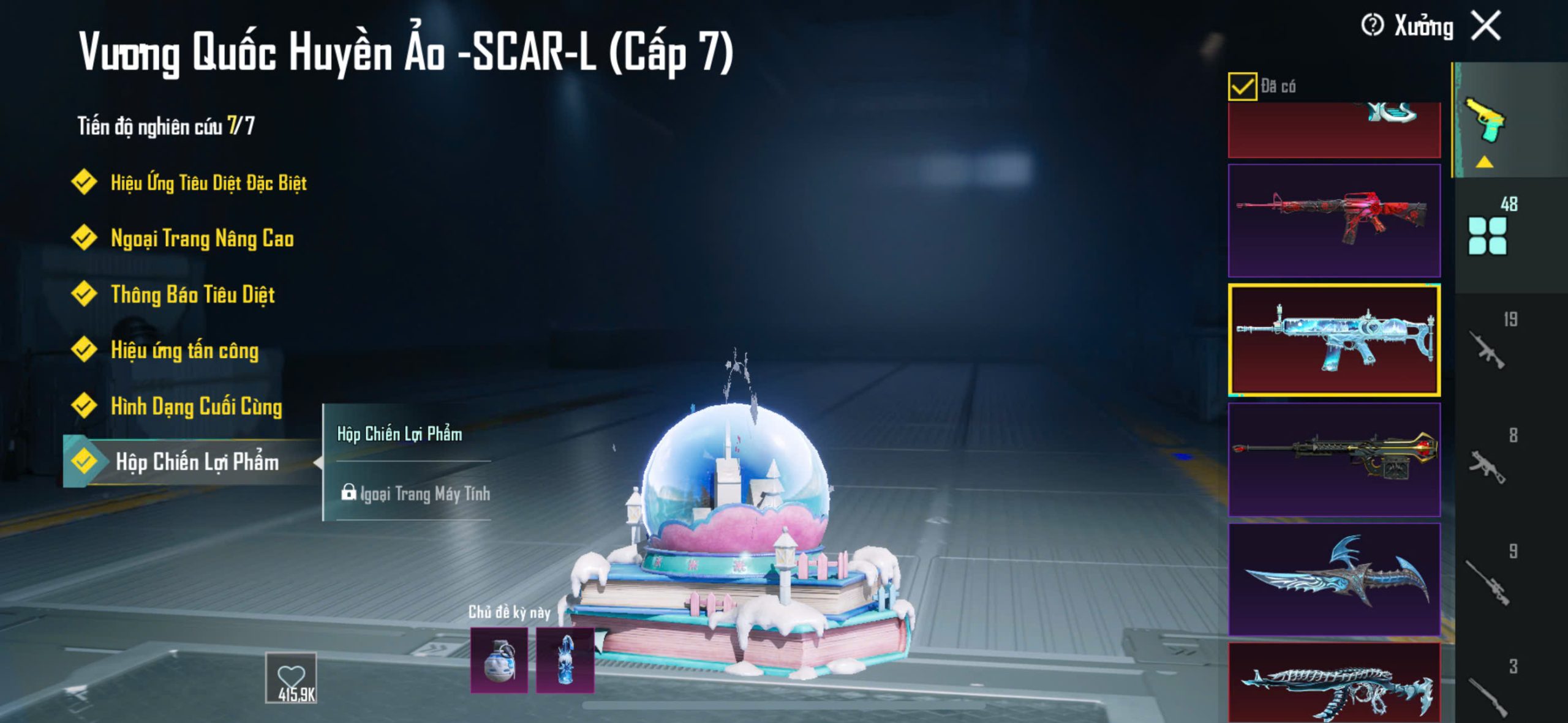Select Thông Báo Tiêu Diệt entry
Screen dimensions: 1568x723
click(192, 294)
